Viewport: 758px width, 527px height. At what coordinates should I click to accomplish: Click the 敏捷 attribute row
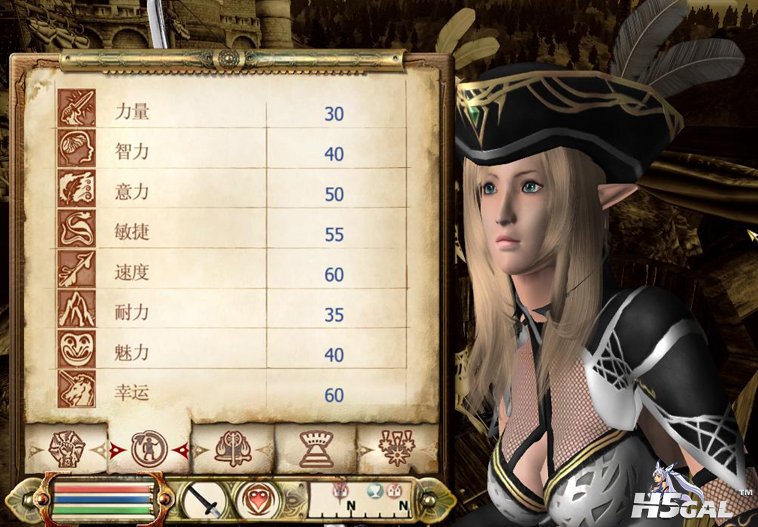tap(232, 234)
